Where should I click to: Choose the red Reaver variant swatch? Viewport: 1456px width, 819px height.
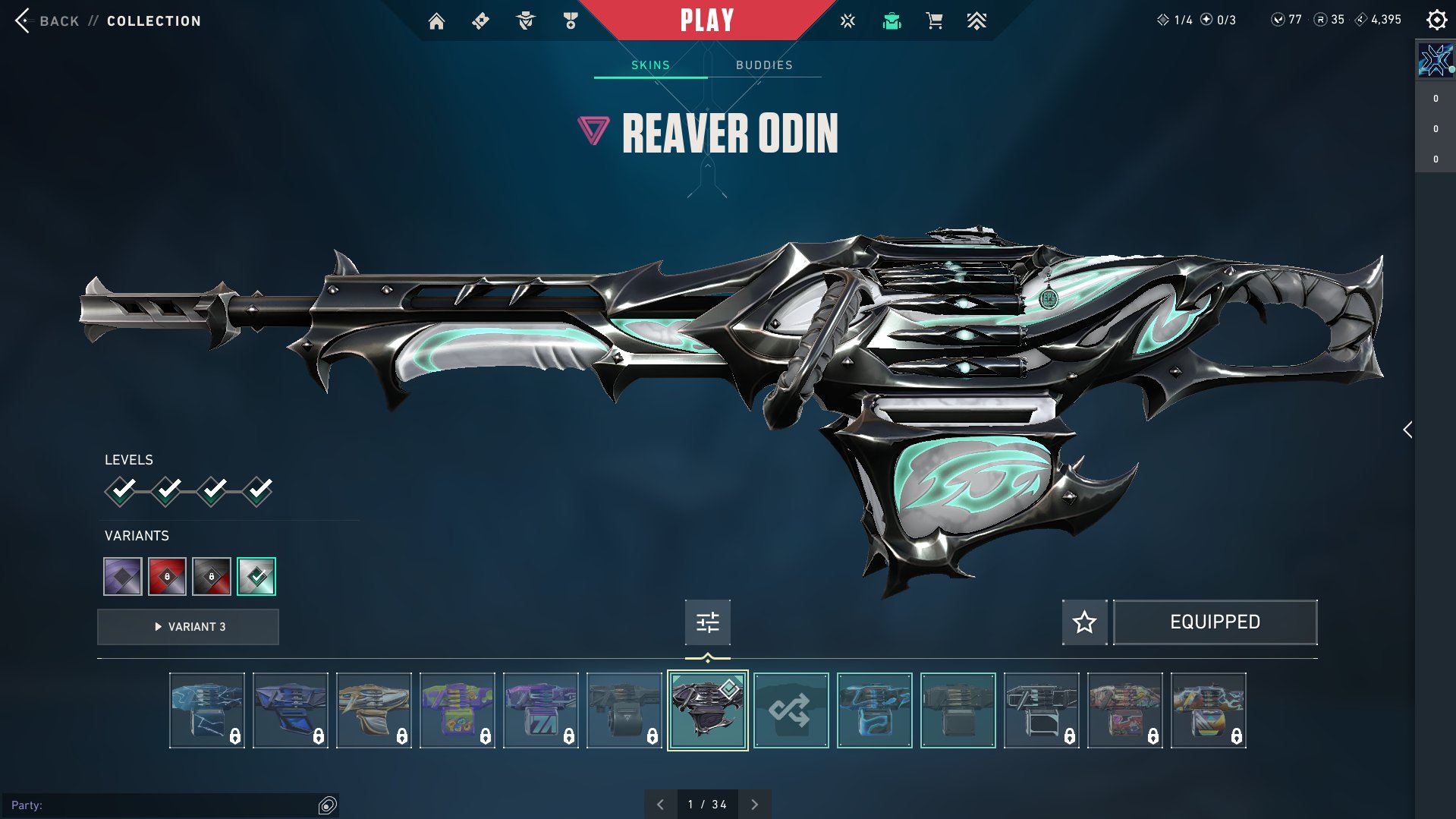[167, 576]
